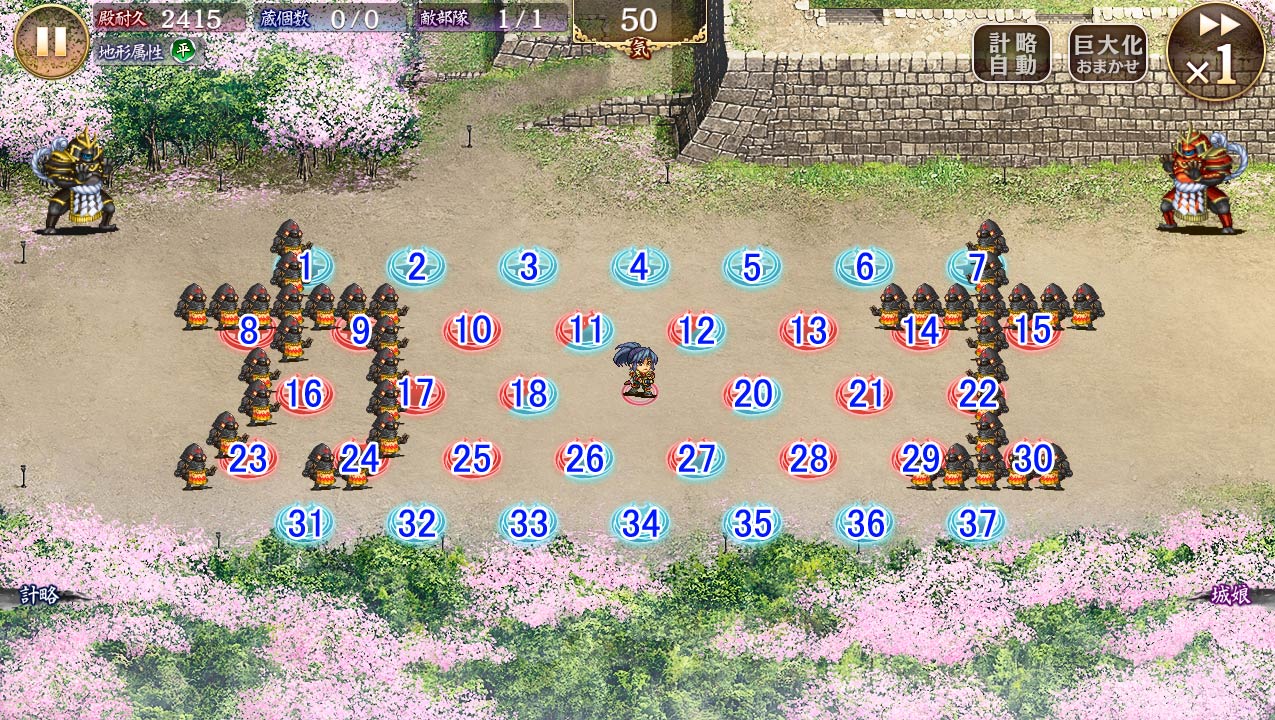Choose deployment tile number 34
The height and width of the screenshot is (720, 1275).
pos(640,523)
